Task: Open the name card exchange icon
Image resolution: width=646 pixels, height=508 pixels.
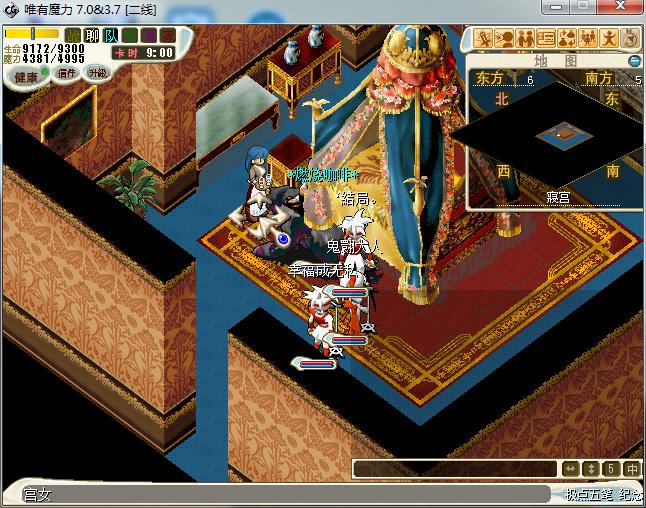Action: point(546,39)
